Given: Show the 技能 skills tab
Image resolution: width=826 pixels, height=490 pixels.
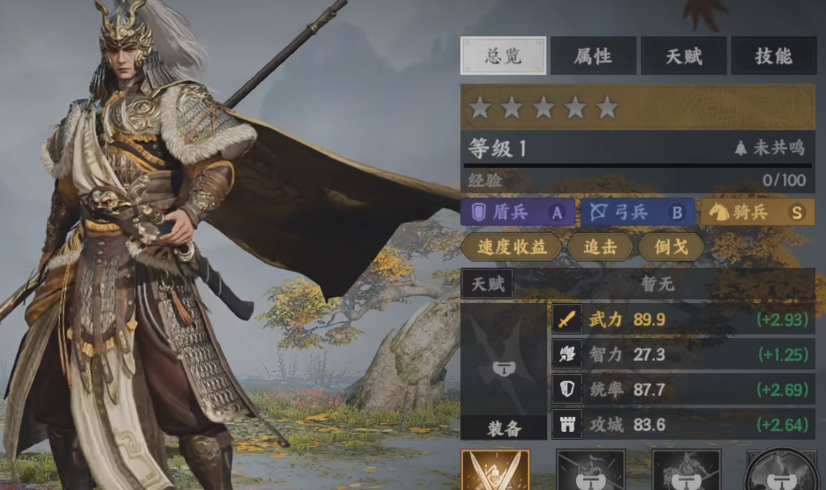Looking at the screenshot, I should 773,56.
